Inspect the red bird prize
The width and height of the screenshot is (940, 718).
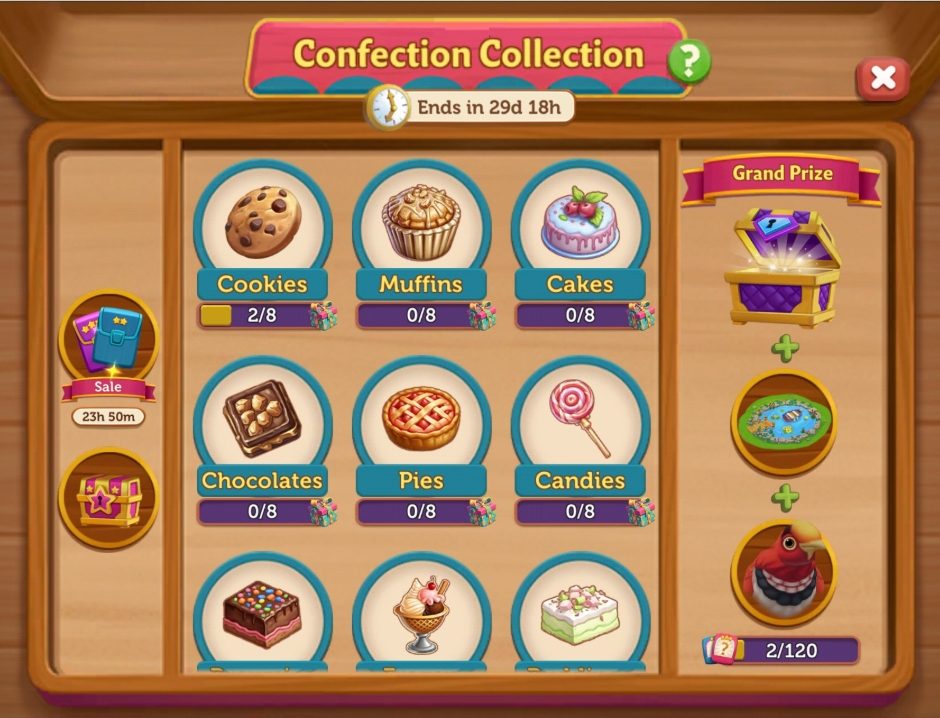(783, 573)
